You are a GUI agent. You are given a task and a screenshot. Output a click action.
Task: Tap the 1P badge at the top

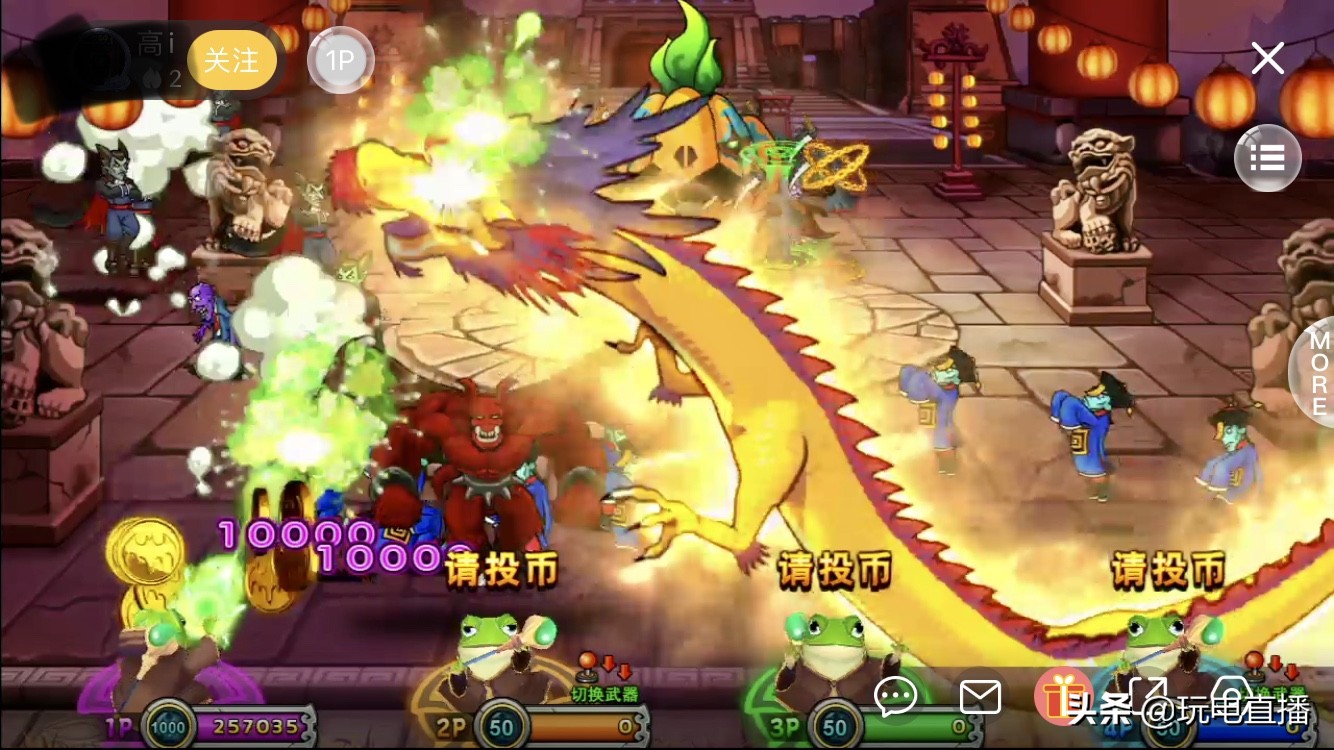click(x=341, y=60)
